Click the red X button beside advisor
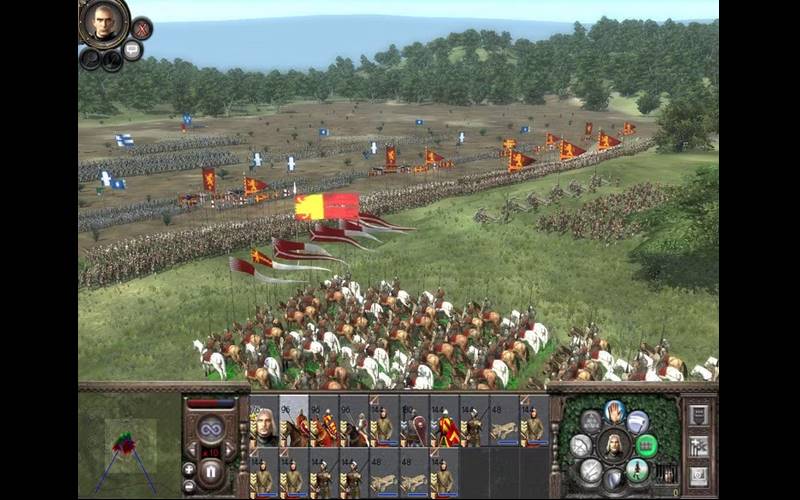The width and height of the screenshot is (800, 500). (x=142, y=28)
